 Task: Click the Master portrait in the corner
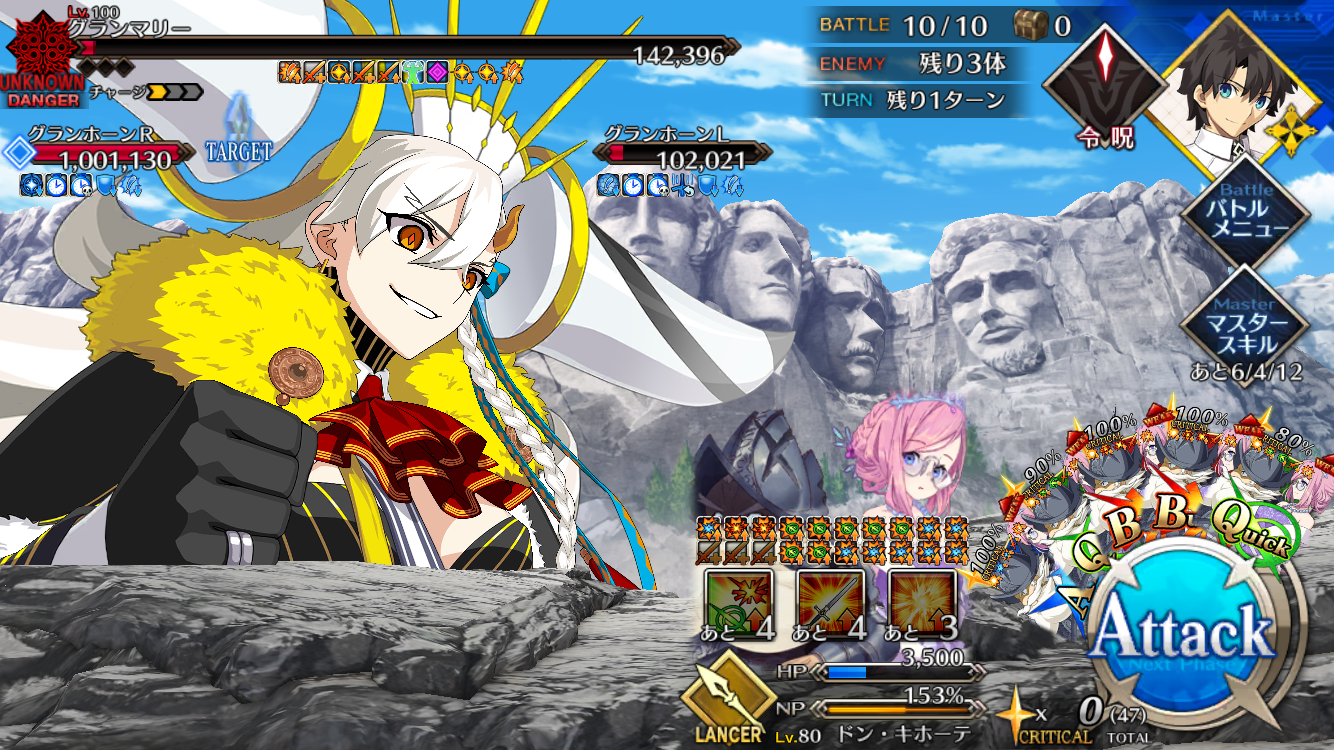click(x=1226, y=82)
